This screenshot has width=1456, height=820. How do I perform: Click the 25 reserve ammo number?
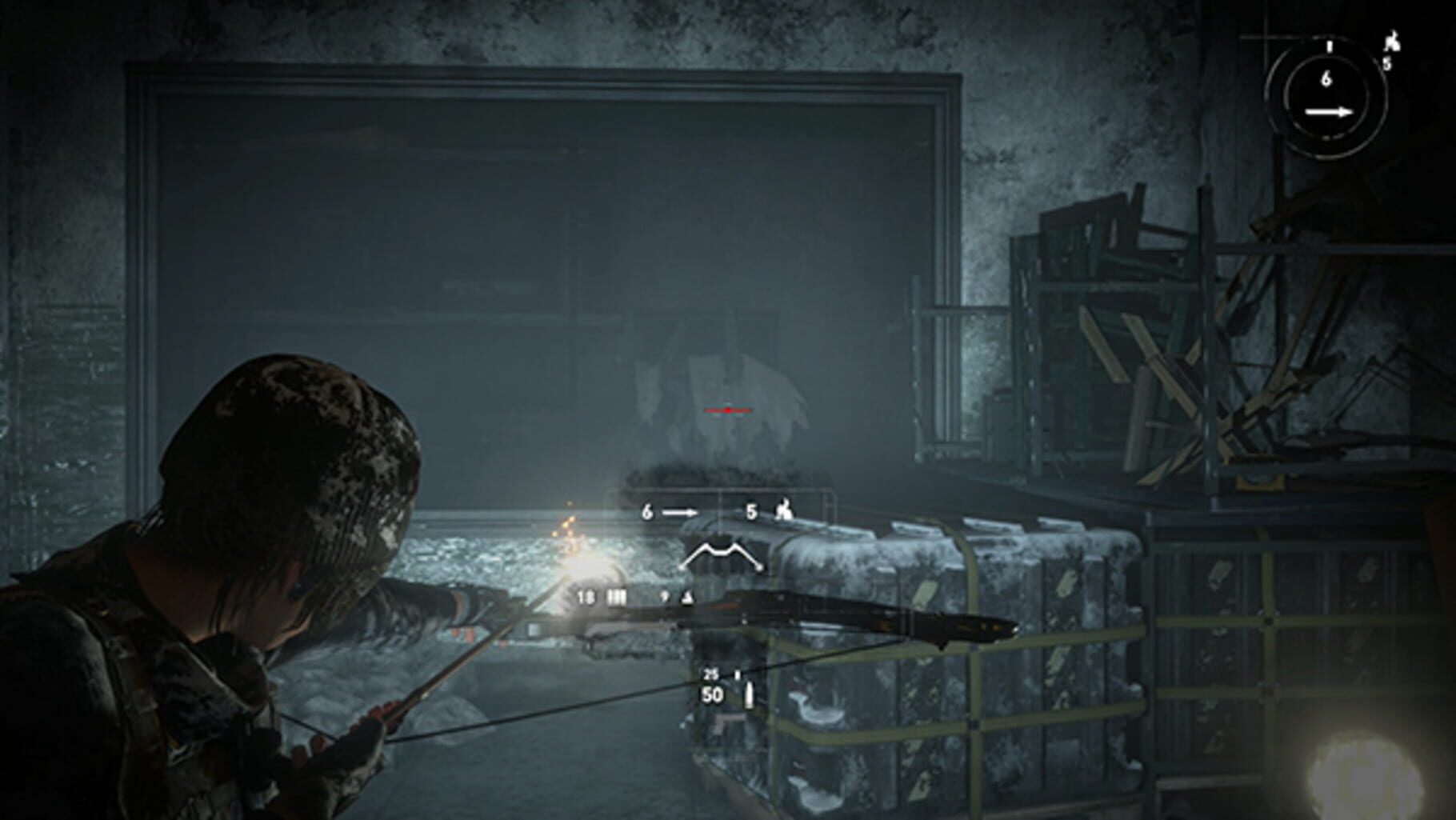710,674
